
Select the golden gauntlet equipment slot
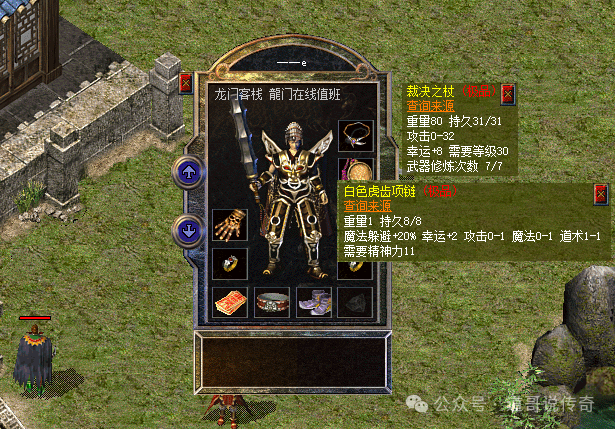pos(228,224)
